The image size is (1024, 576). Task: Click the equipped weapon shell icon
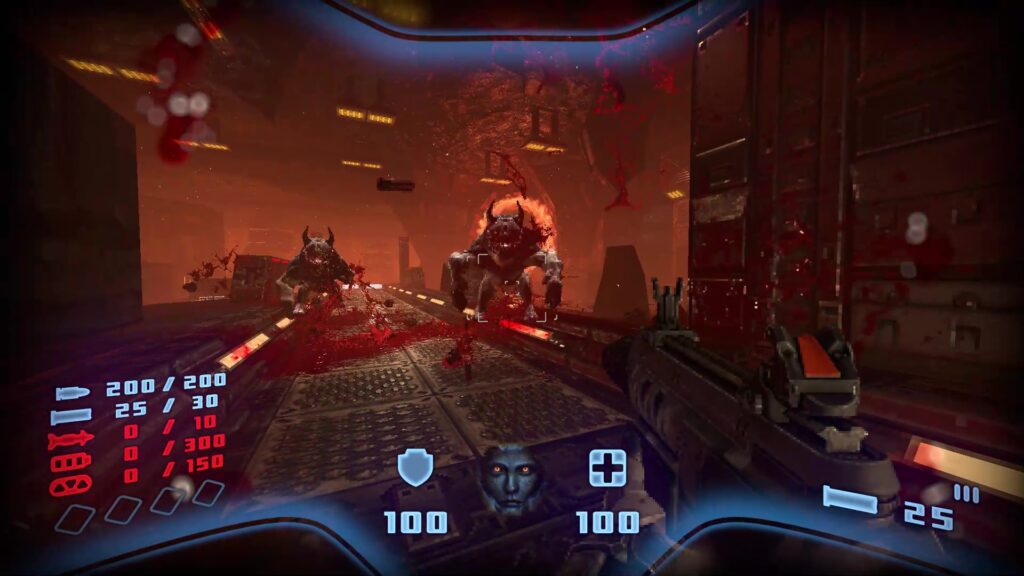point(850,498)
